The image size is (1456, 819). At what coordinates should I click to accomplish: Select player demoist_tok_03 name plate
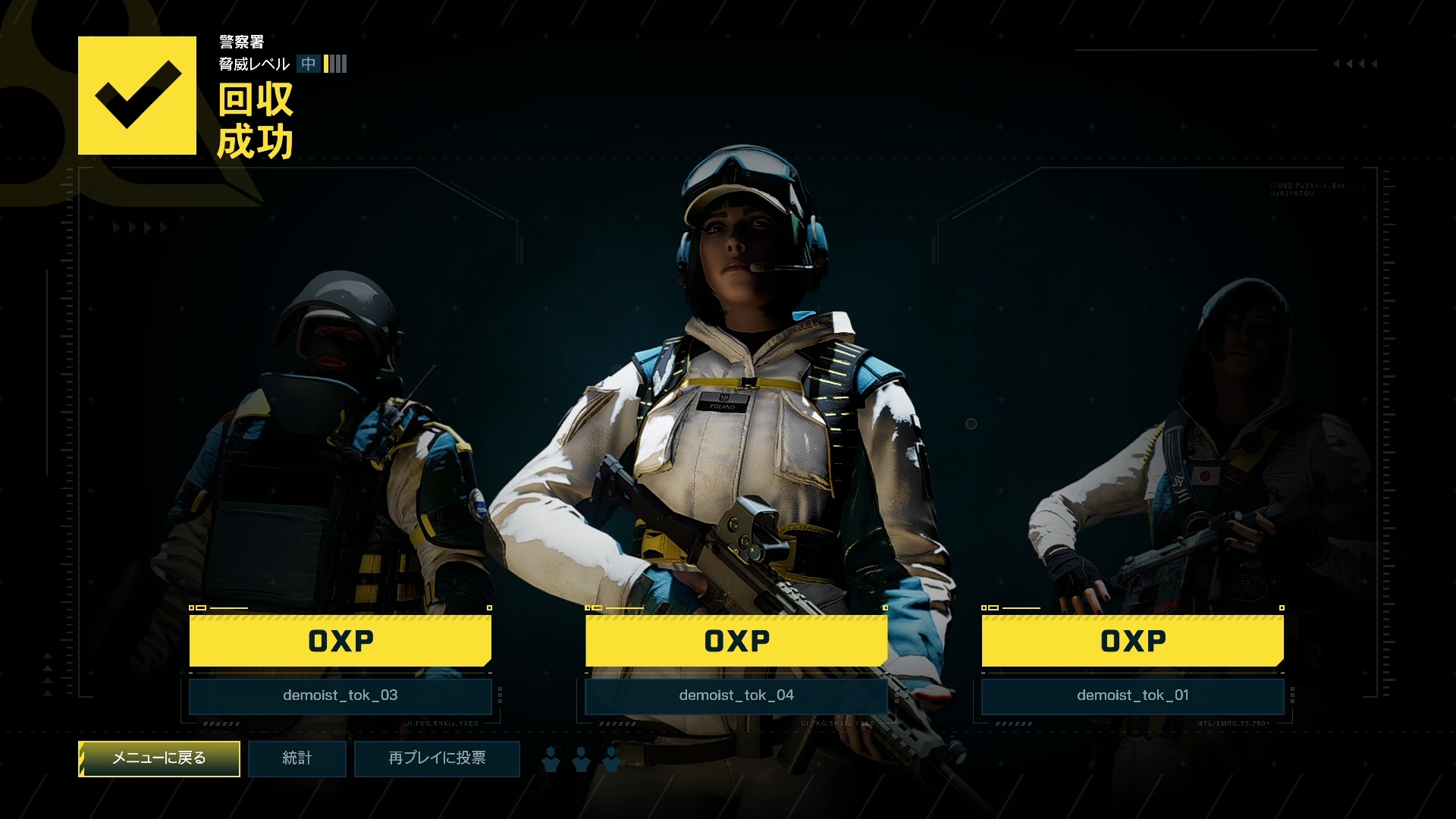coord(340,695)
